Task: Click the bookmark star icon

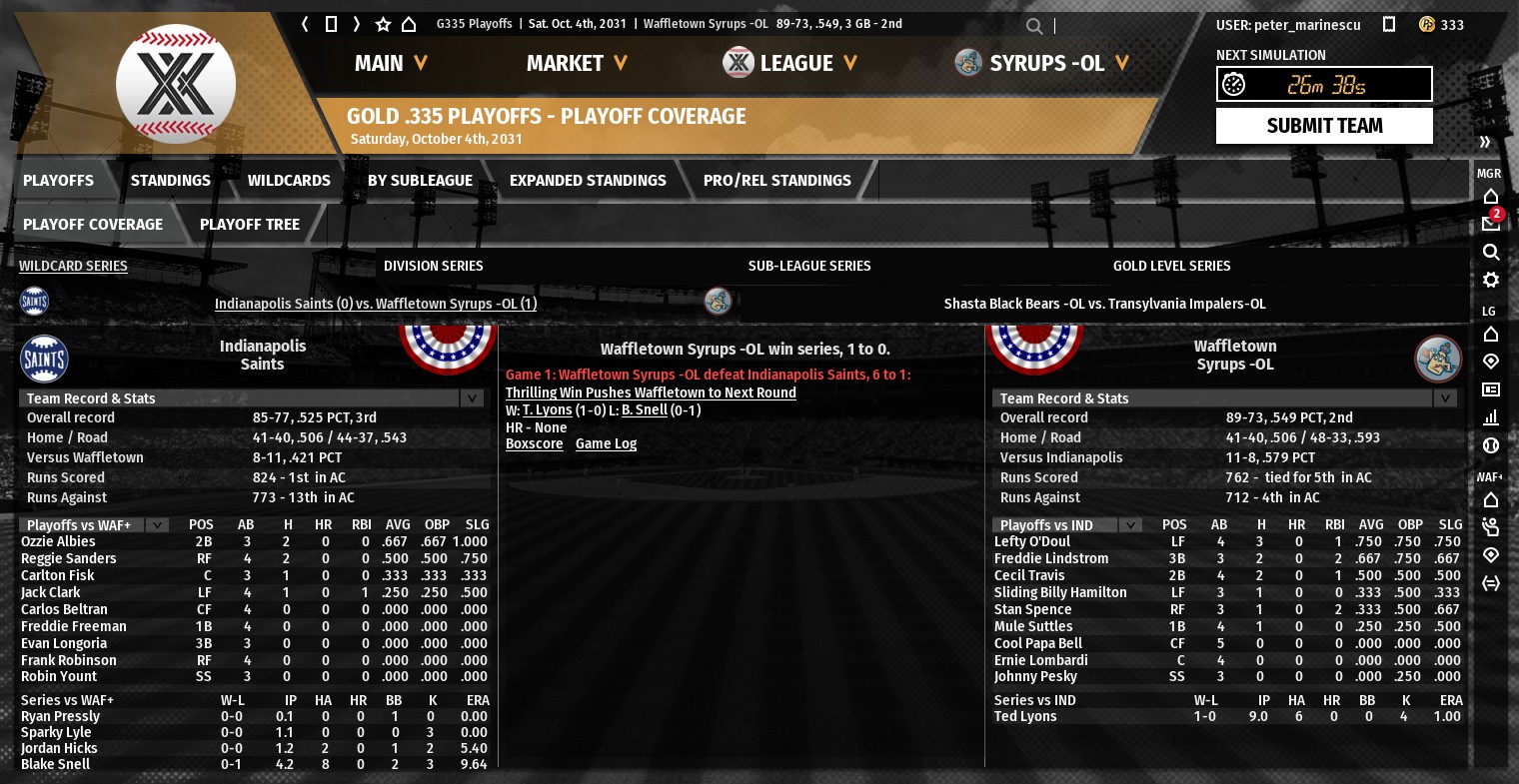Action: coord(383,24)
